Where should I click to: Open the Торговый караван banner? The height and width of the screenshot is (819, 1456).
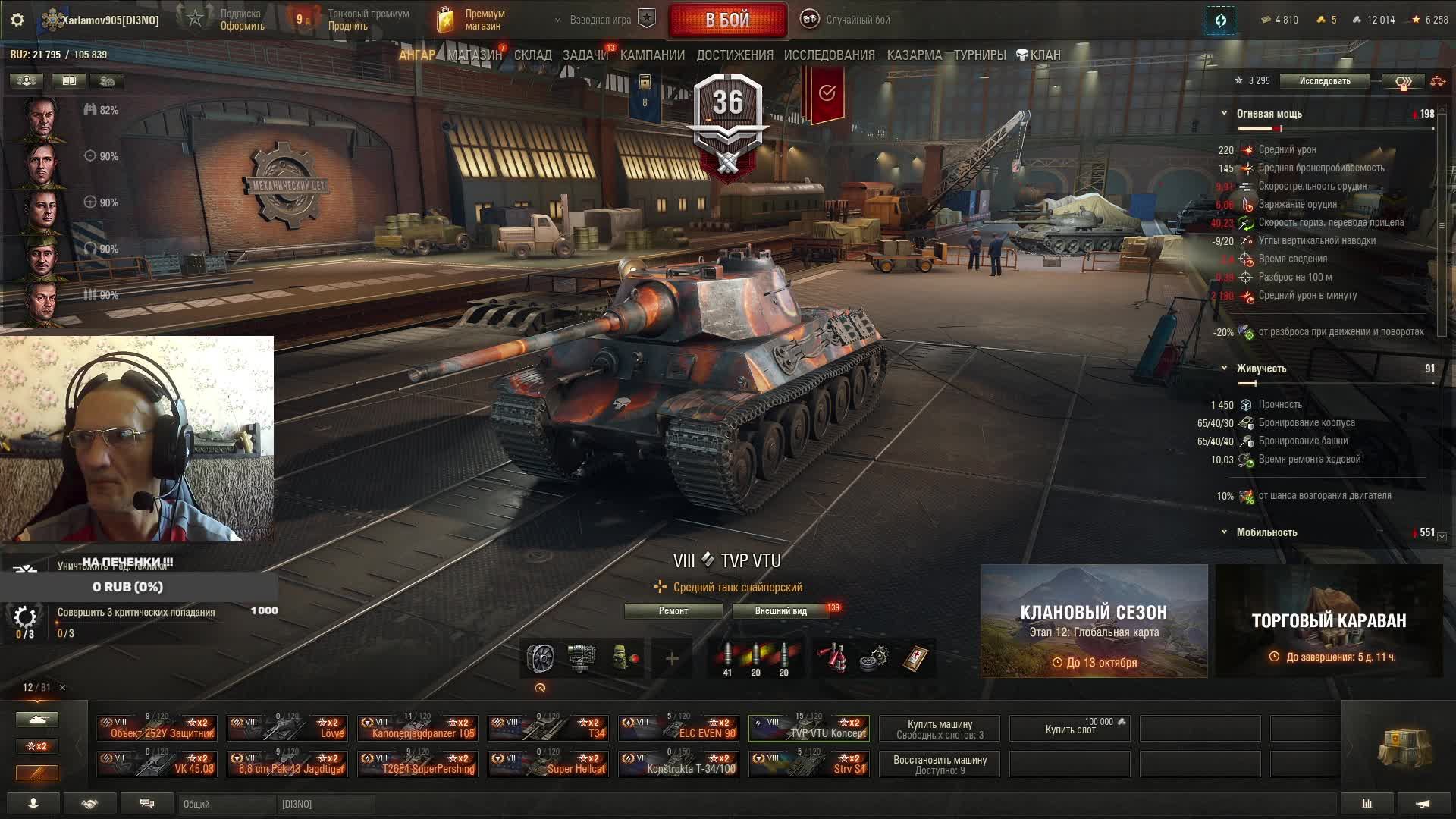(x=1329, y=621)
